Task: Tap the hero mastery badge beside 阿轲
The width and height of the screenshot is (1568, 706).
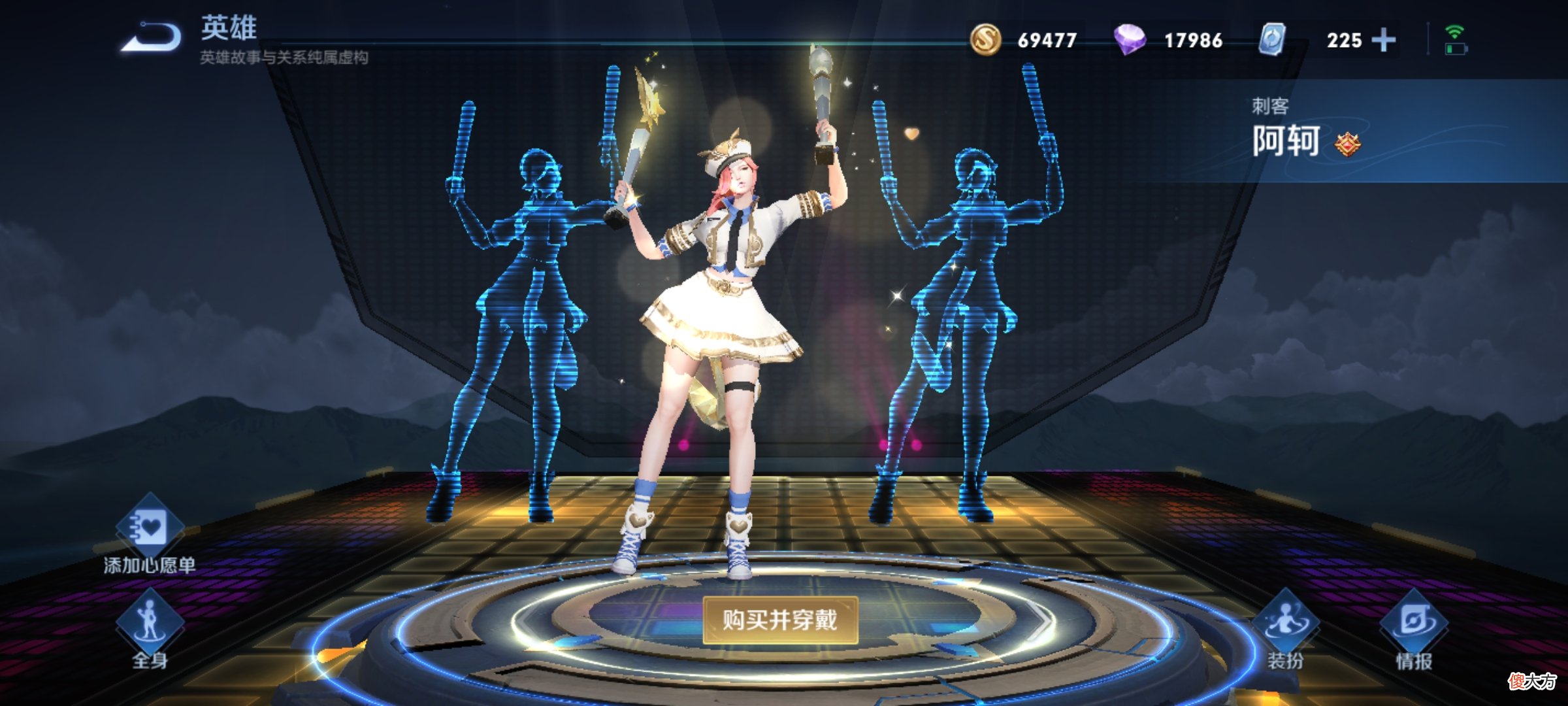Action: [1347, 144]
